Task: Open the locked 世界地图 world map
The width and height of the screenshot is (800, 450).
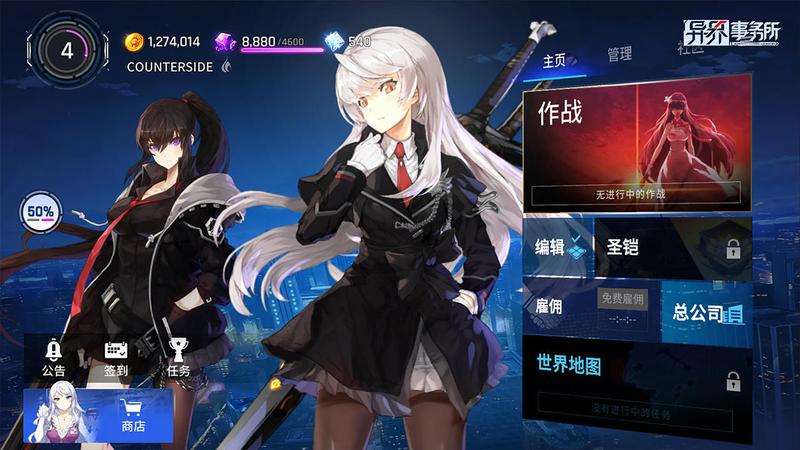Action: click(x=636, y=380)
